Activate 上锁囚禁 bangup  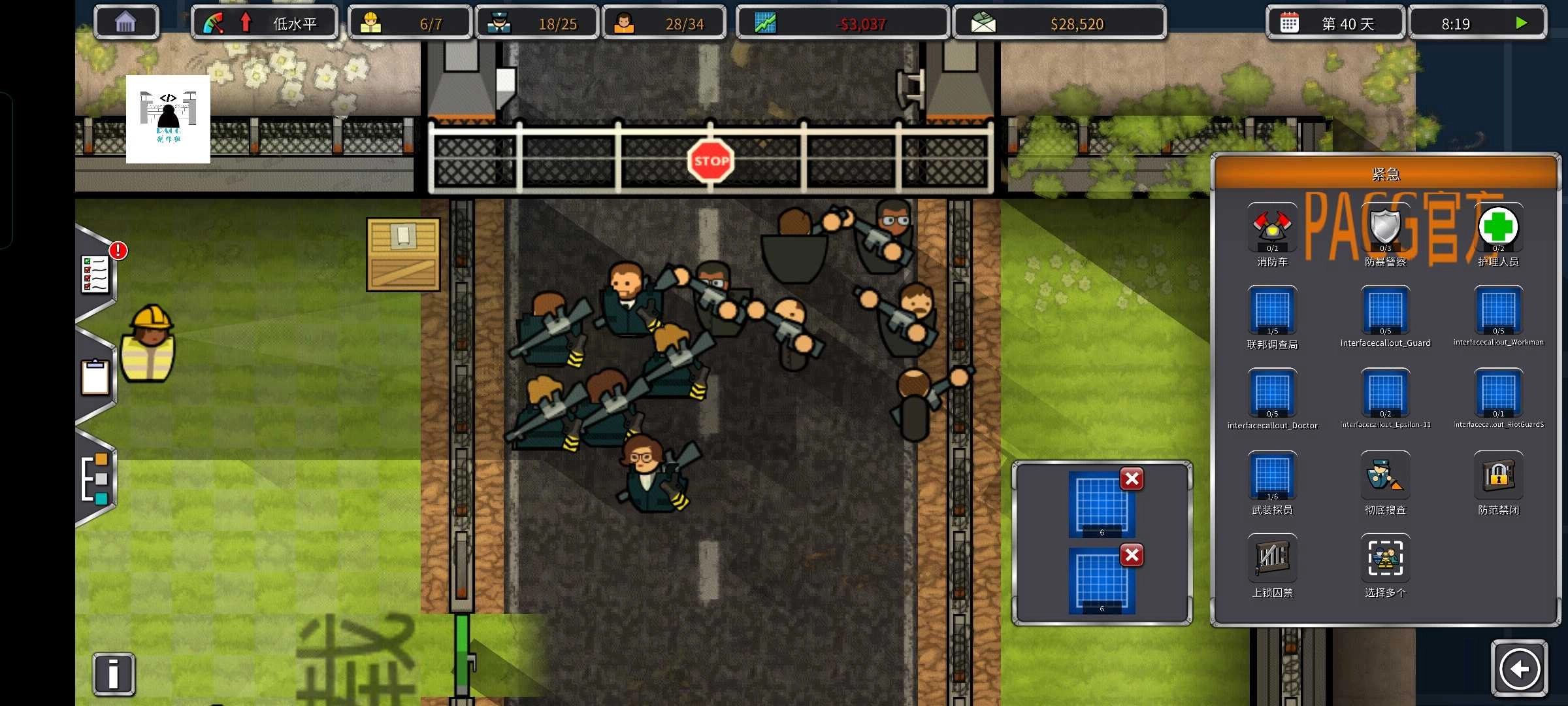pyautogui.click(x=1271, y=559)
